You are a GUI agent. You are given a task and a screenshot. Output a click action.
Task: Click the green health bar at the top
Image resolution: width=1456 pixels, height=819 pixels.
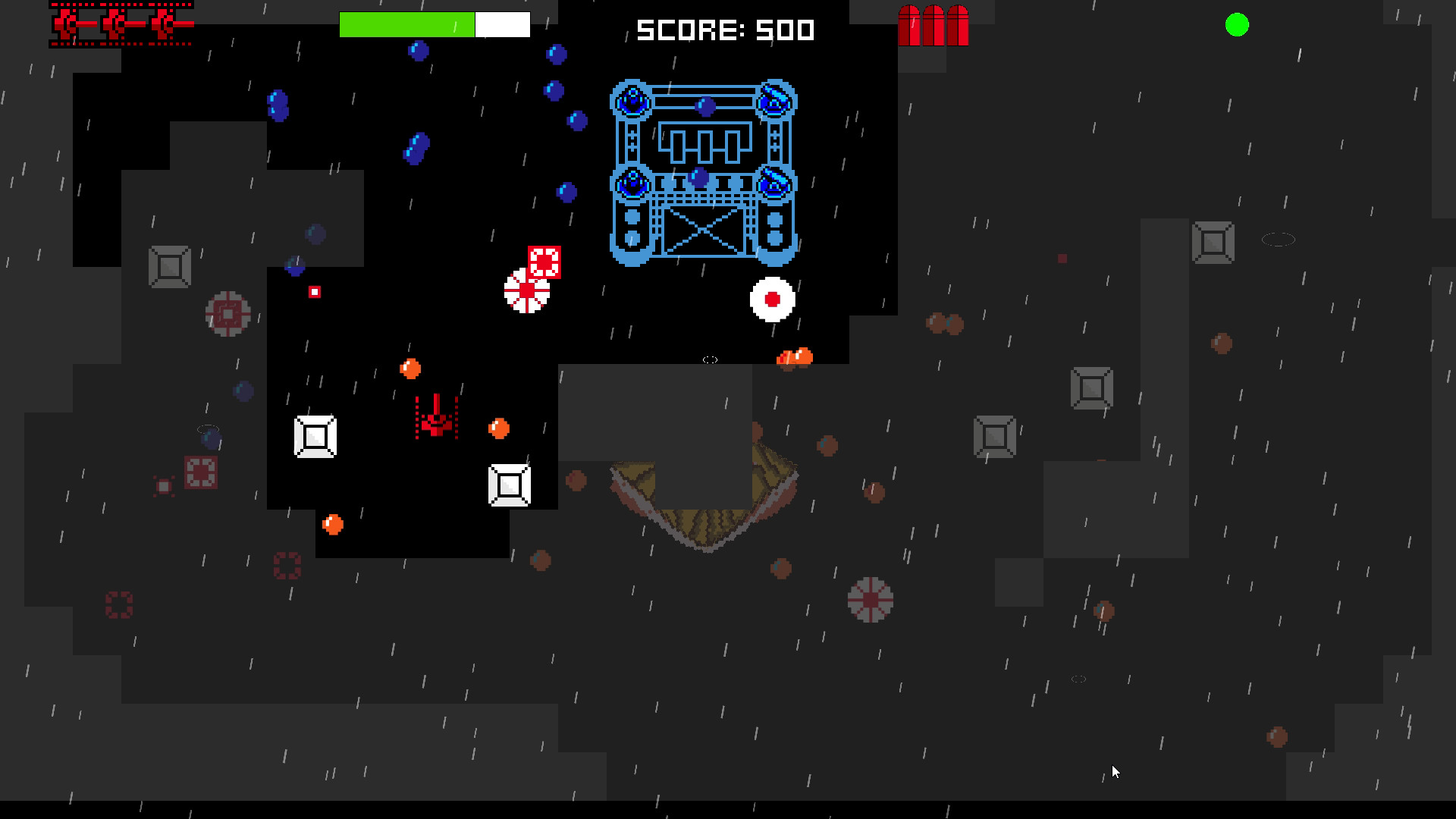tap(406, 25)
